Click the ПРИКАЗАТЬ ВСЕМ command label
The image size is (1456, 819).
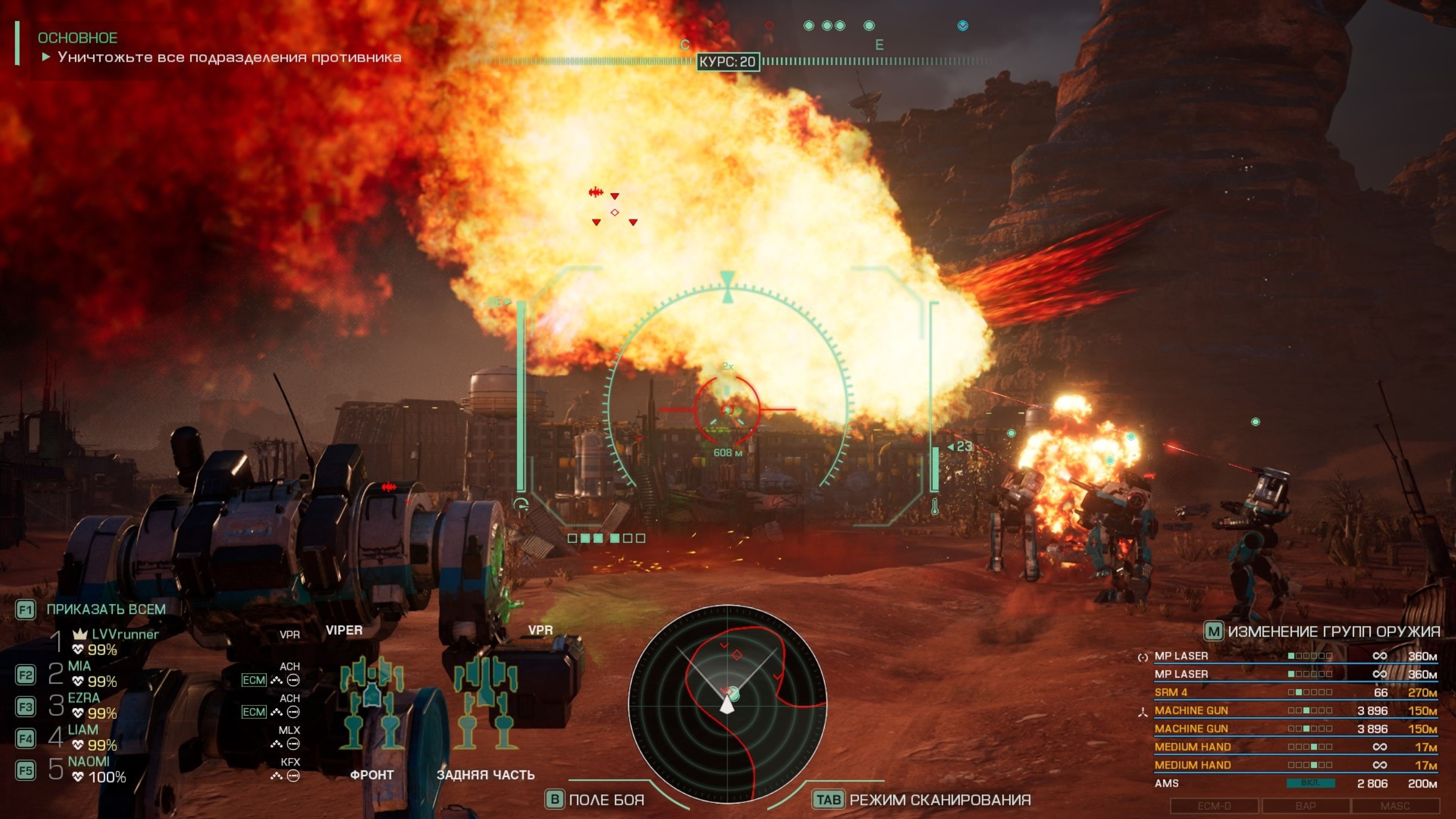coord(106,609)
